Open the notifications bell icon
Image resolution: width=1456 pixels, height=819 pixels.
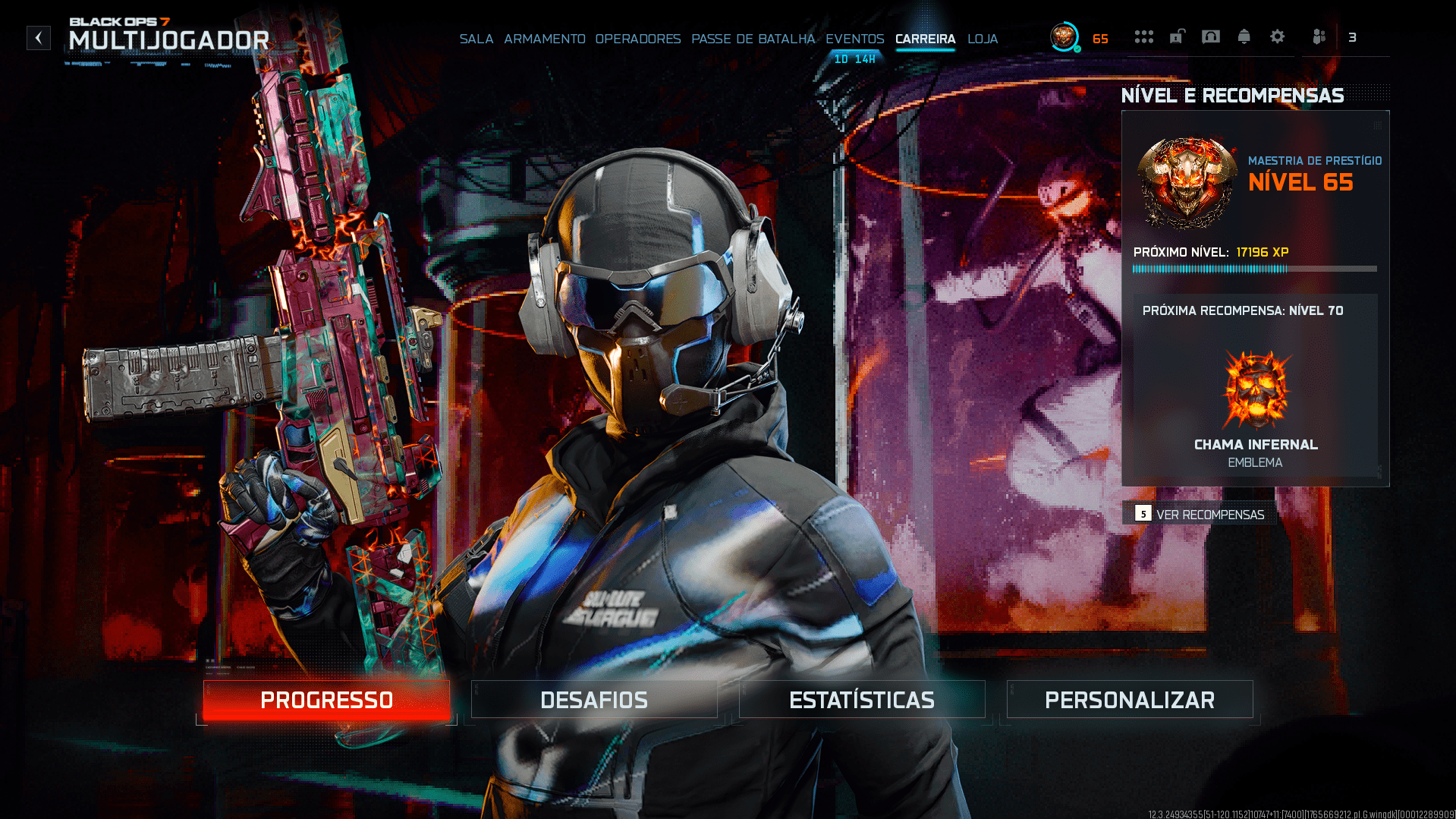pyautogui.click(x=1244, y=36)
